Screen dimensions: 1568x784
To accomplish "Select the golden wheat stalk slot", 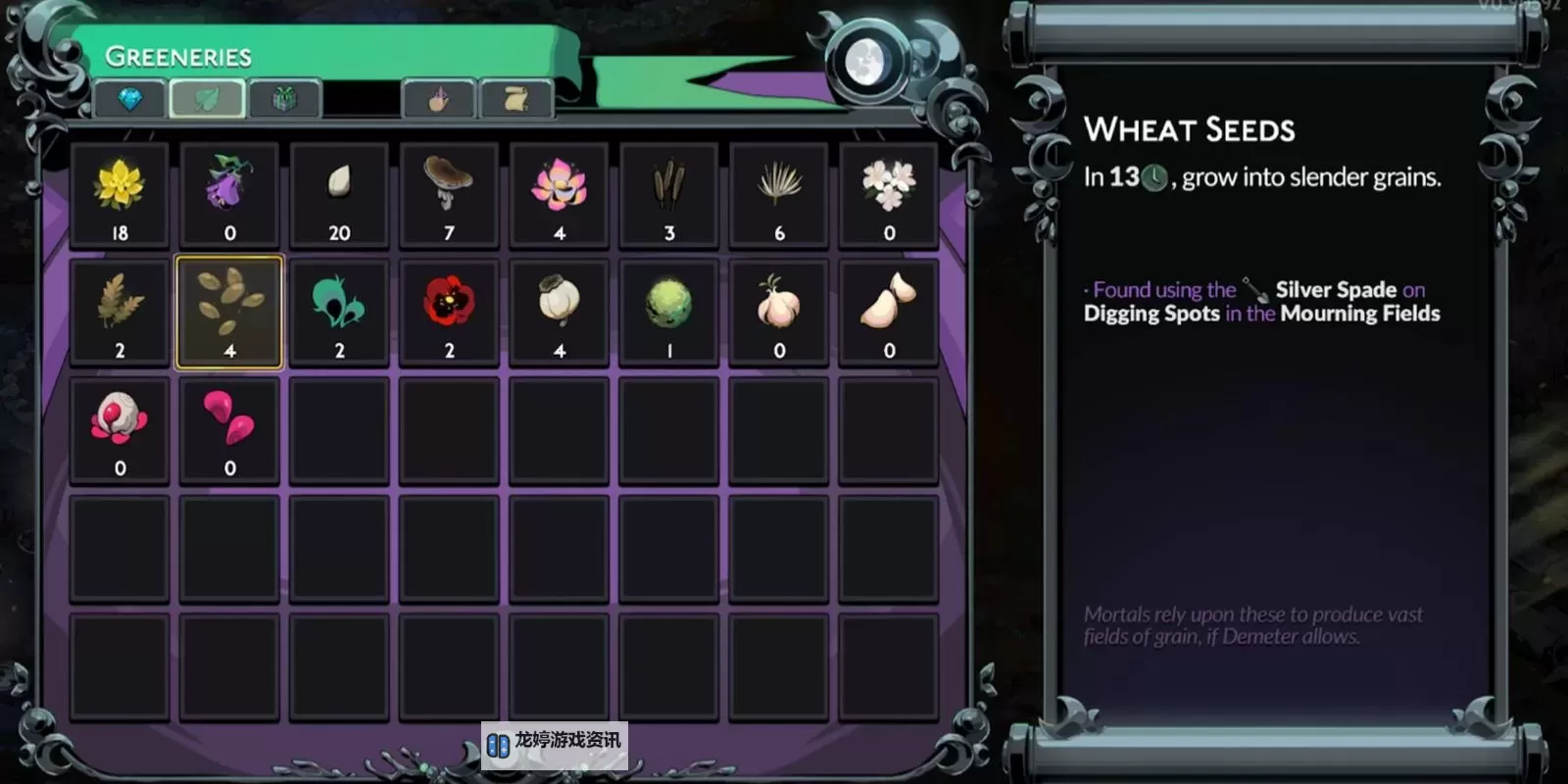I will 120,313.
